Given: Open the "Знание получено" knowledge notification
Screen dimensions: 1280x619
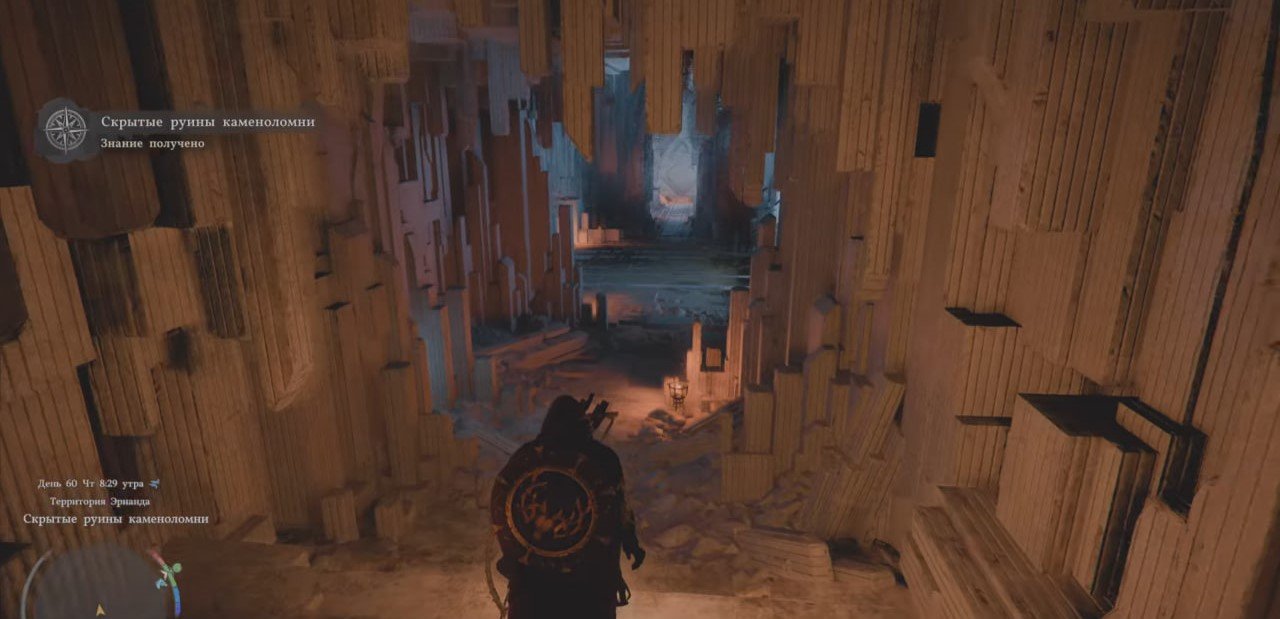Looking at the screenshot, I should (153, 143).
